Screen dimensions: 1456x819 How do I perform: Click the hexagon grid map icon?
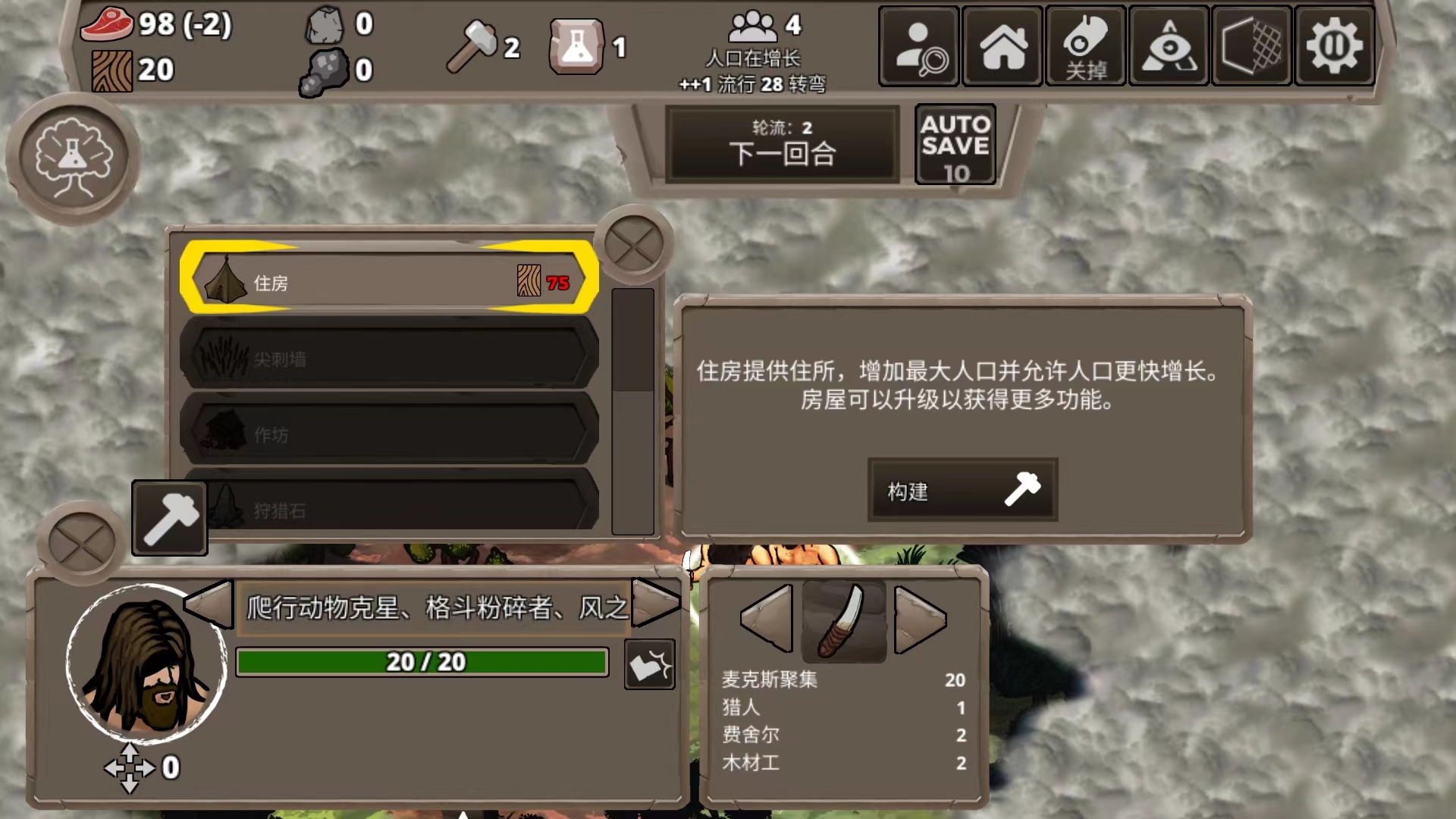1250,45
